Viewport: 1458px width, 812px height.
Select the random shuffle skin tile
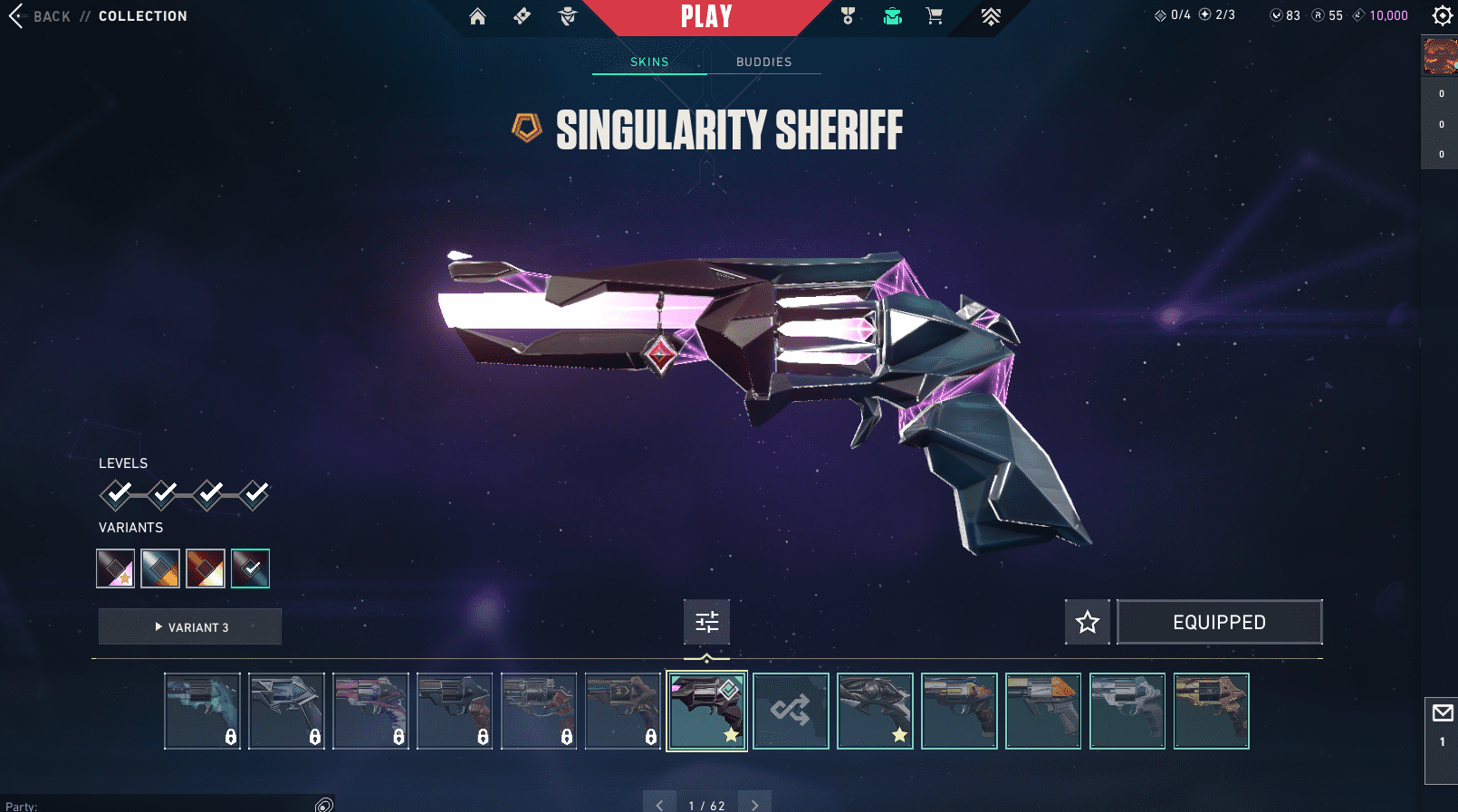click(791, 711)
